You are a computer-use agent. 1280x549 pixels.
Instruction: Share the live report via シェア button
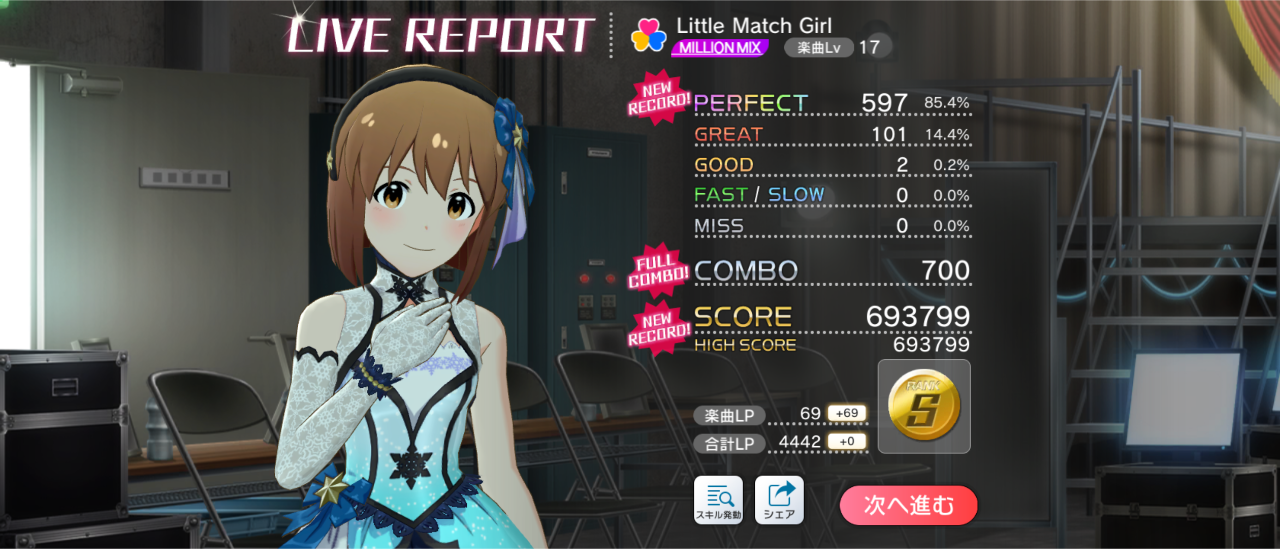click(x=779, y=501)
